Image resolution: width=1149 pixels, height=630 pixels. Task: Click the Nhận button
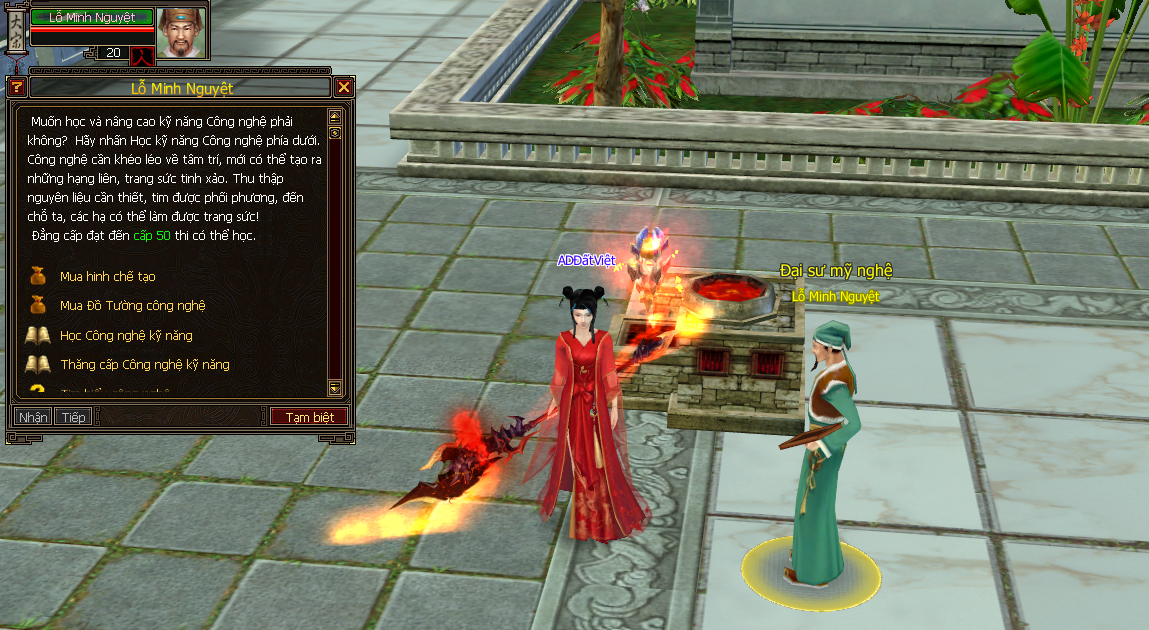33,417
